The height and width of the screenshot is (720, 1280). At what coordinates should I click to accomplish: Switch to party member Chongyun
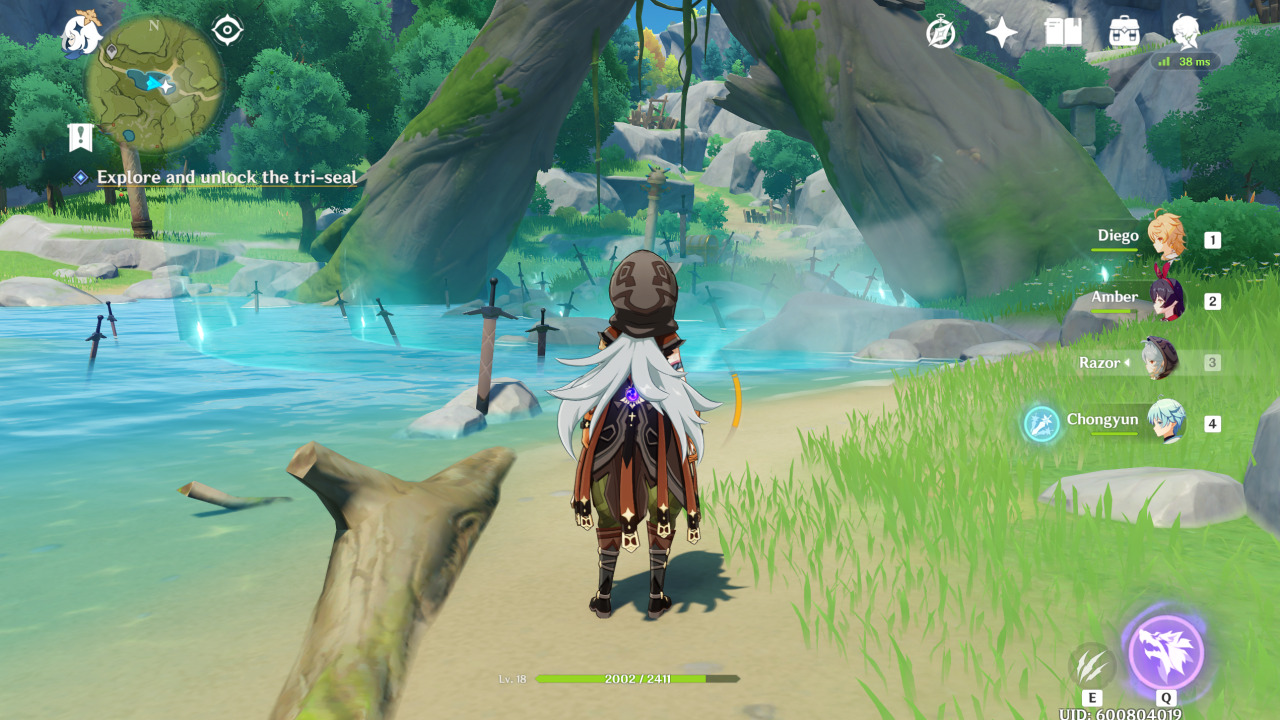pos(1165,422)
